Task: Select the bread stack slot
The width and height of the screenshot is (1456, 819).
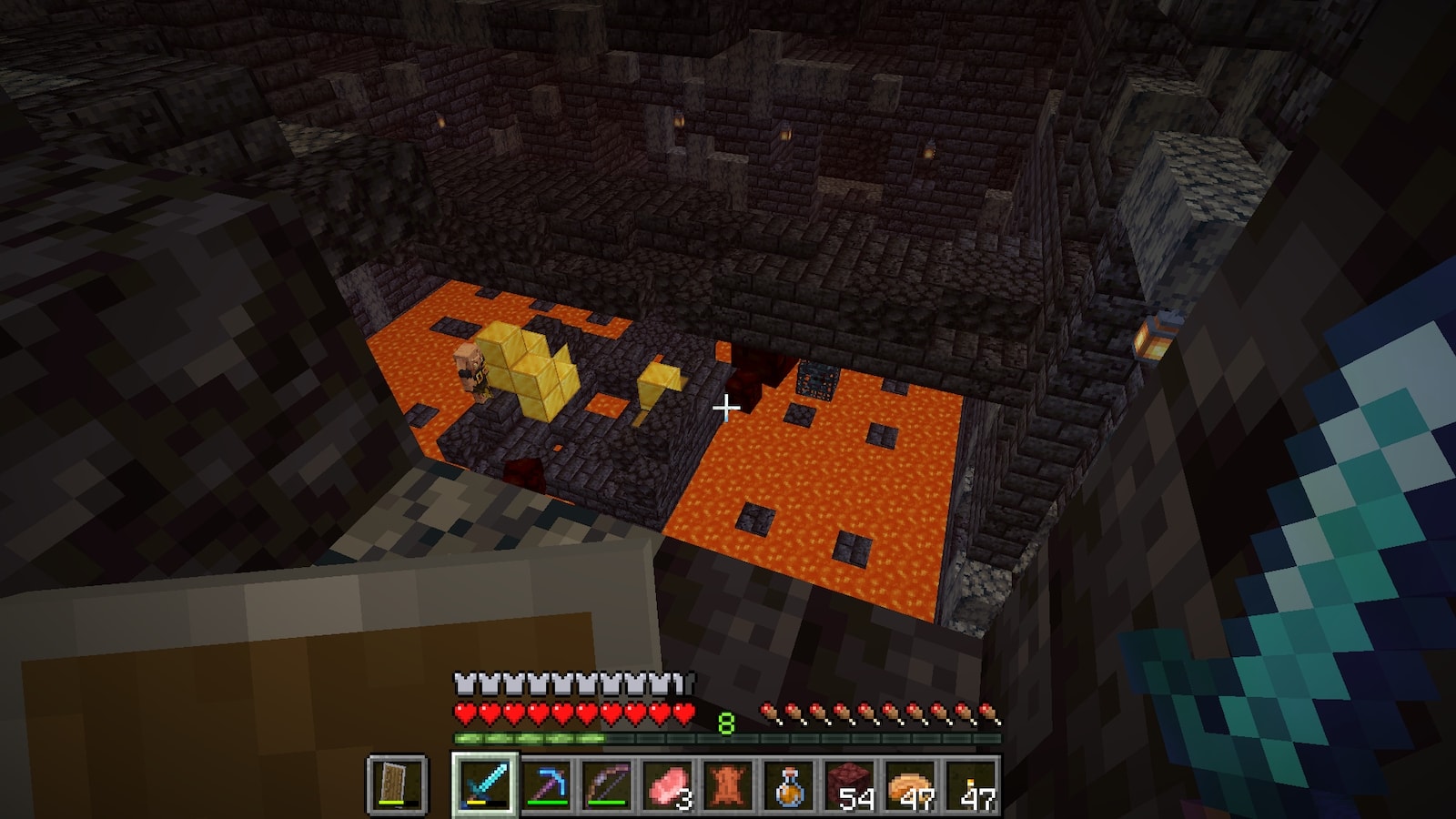Action: point(910,784)
